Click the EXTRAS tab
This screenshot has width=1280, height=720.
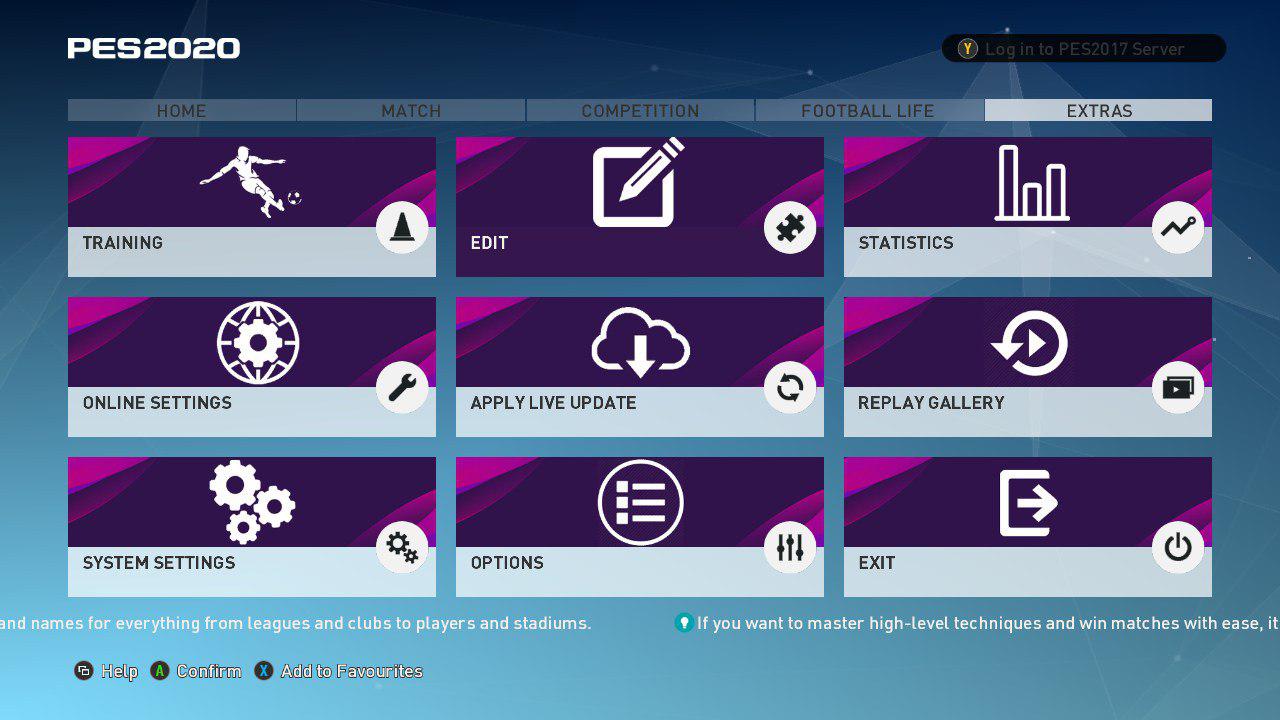coord(1098,110)
